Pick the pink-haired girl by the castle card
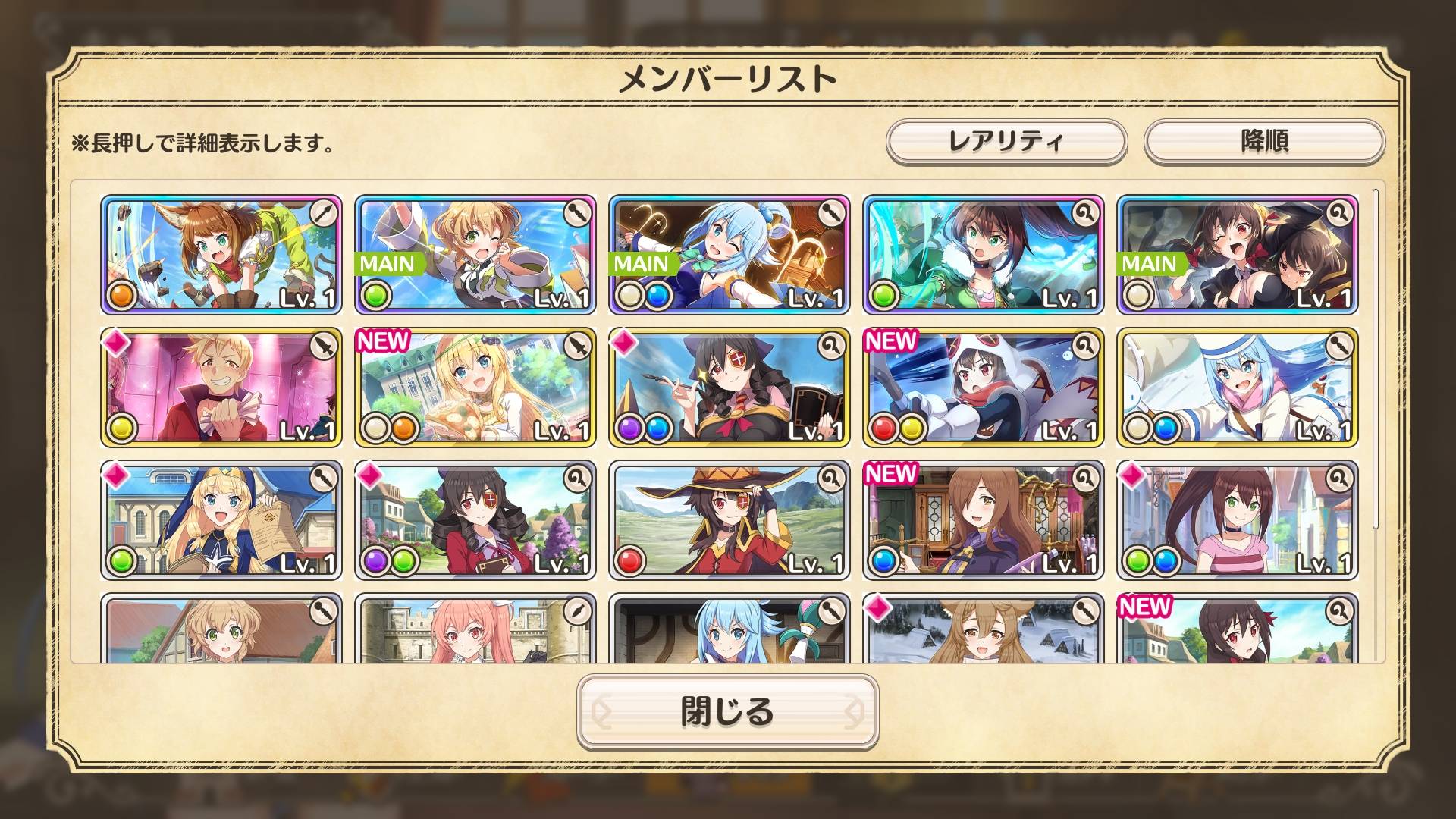The image size is (1456, 819). pyautogui.click(x=475, y=631)
